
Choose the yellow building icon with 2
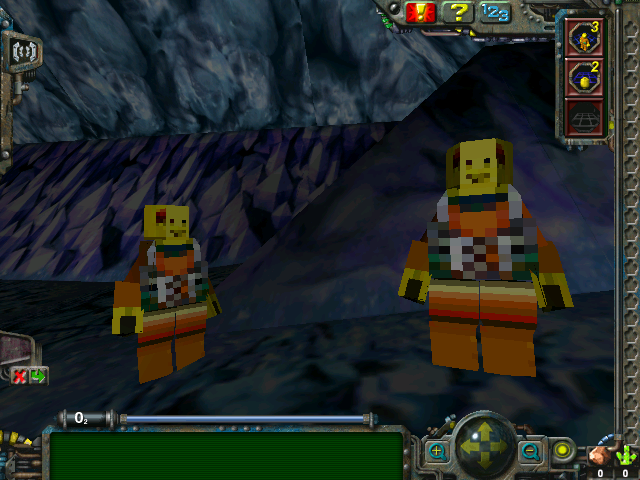(584, 77)
